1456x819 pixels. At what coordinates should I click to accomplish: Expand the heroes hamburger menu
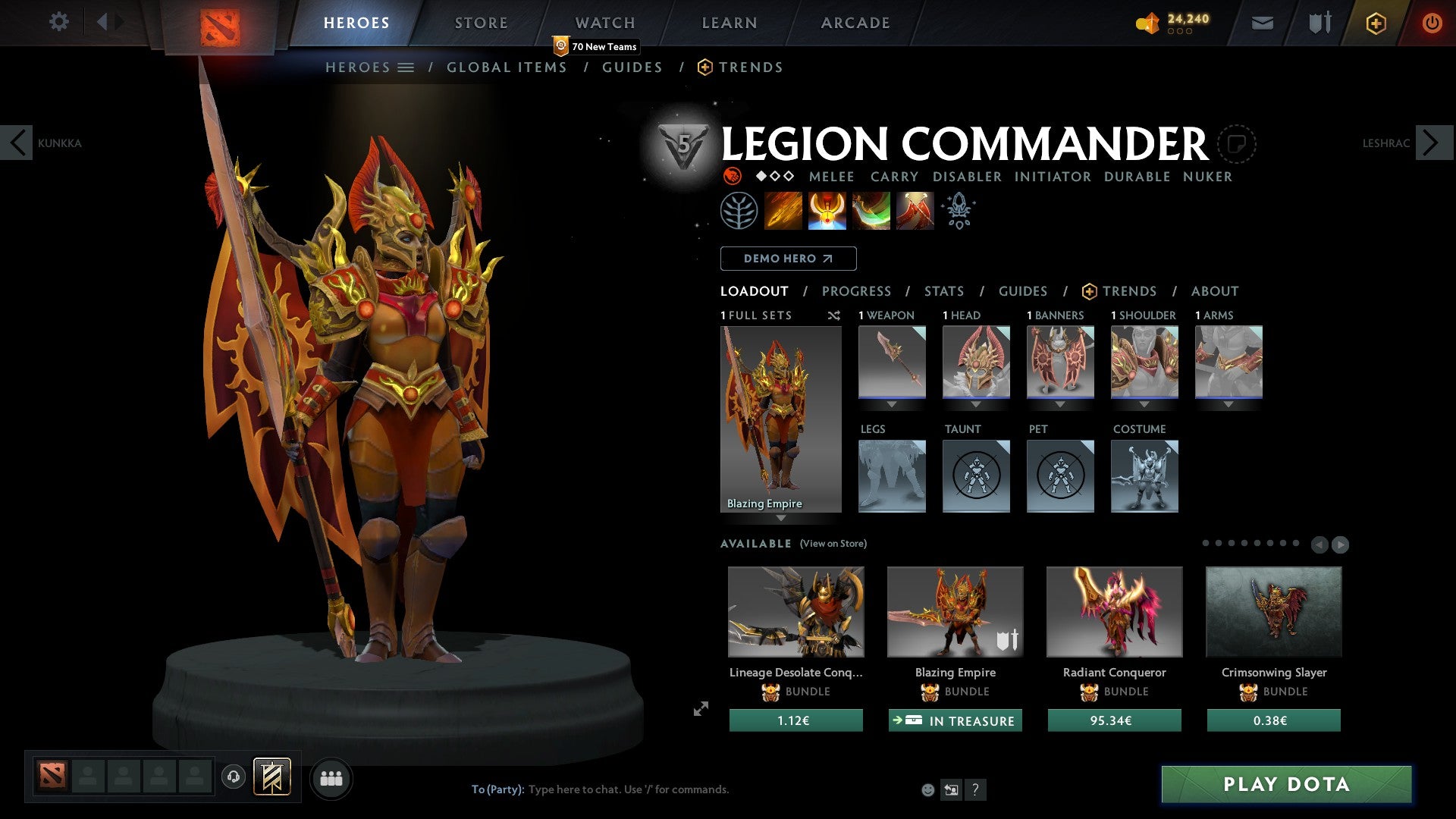point(407,67)
